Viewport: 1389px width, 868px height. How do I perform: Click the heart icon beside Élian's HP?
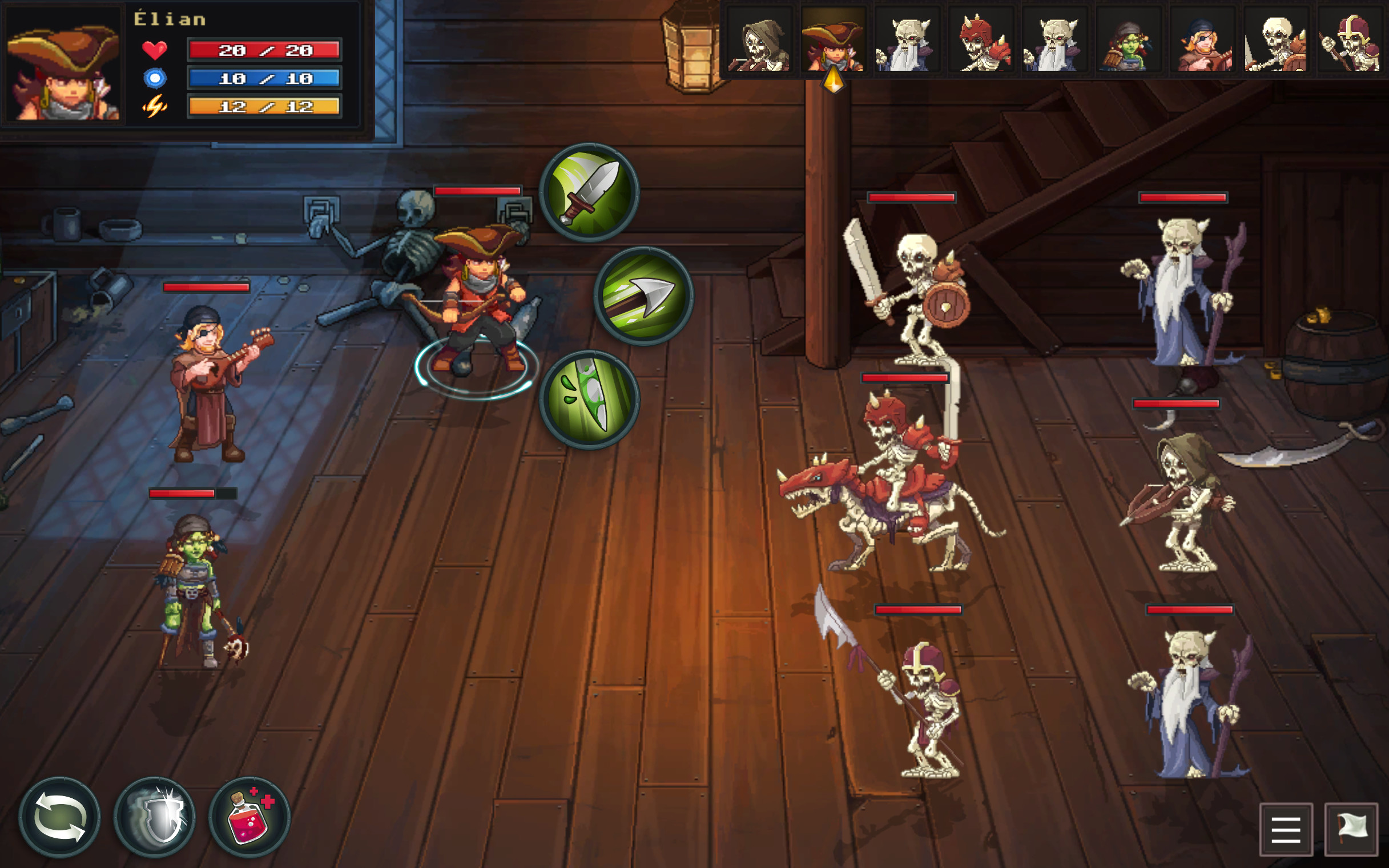[154, 51]
